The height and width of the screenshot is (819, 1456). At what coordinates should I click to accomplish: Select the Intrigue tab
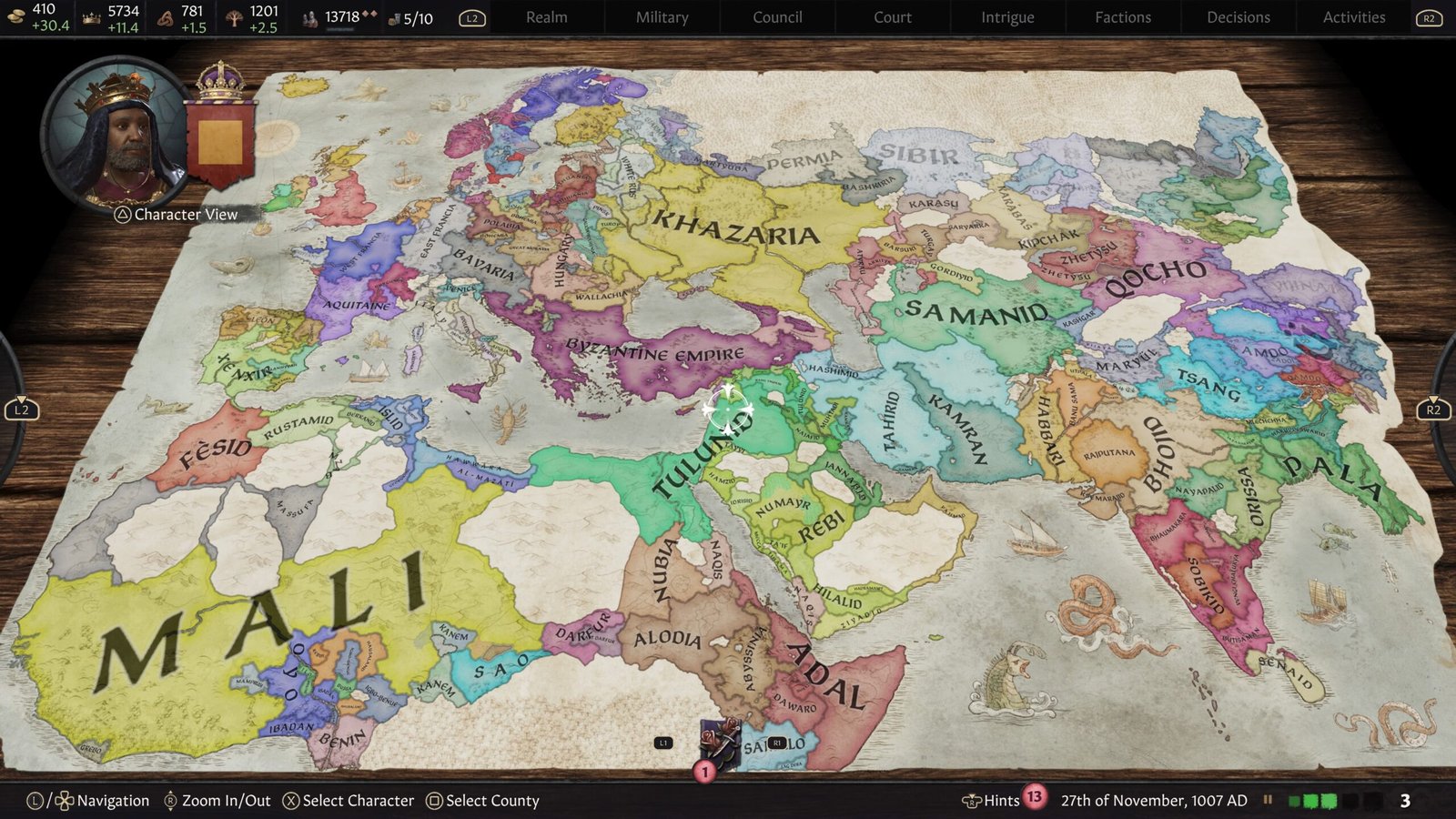pyautogui.click(x=1007, y=17)
